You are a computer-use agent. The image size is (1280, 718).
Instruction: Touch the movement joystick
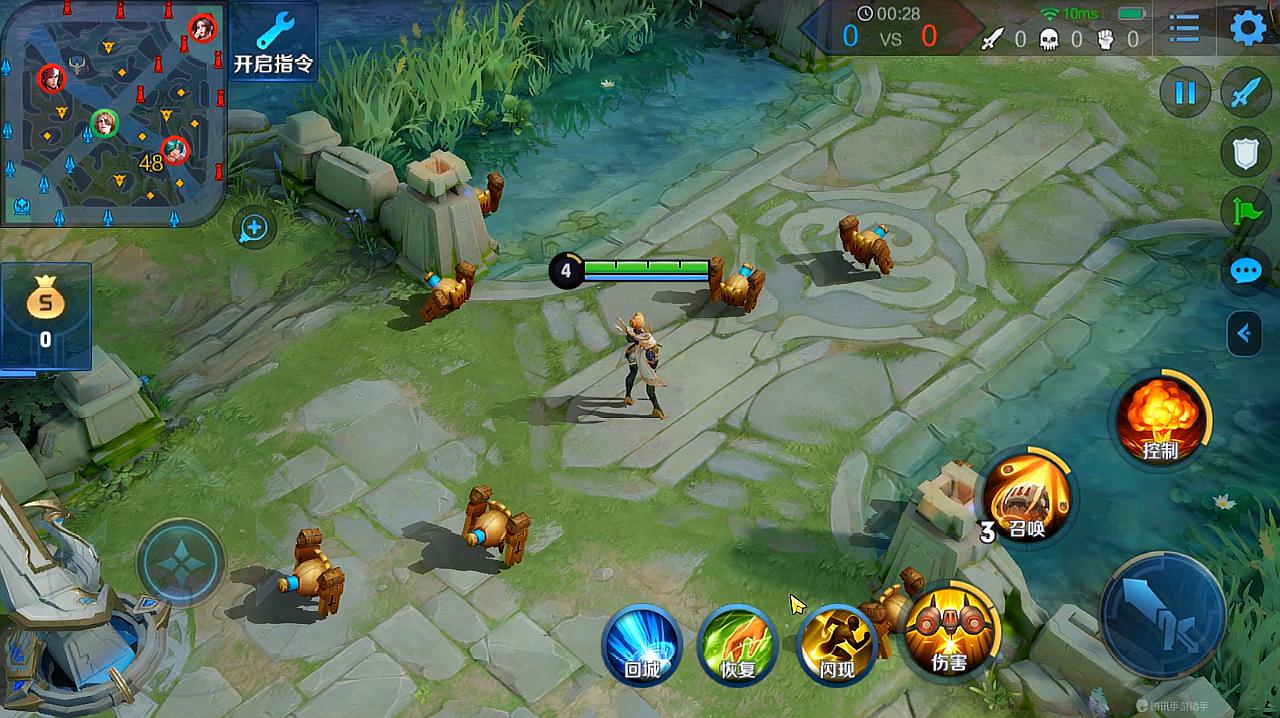pyautogui.click(x=181, y=562)
